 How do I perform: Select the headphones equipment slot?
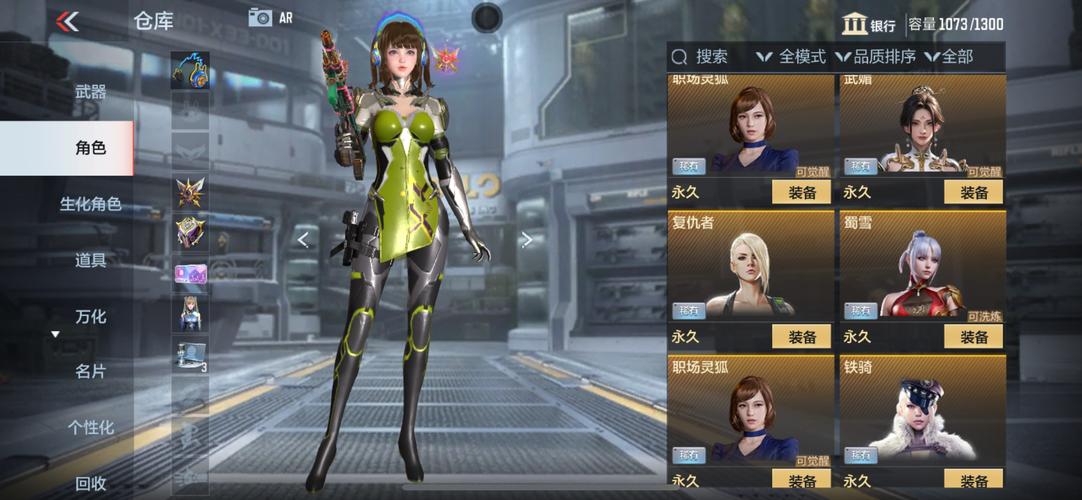[189, 70]
